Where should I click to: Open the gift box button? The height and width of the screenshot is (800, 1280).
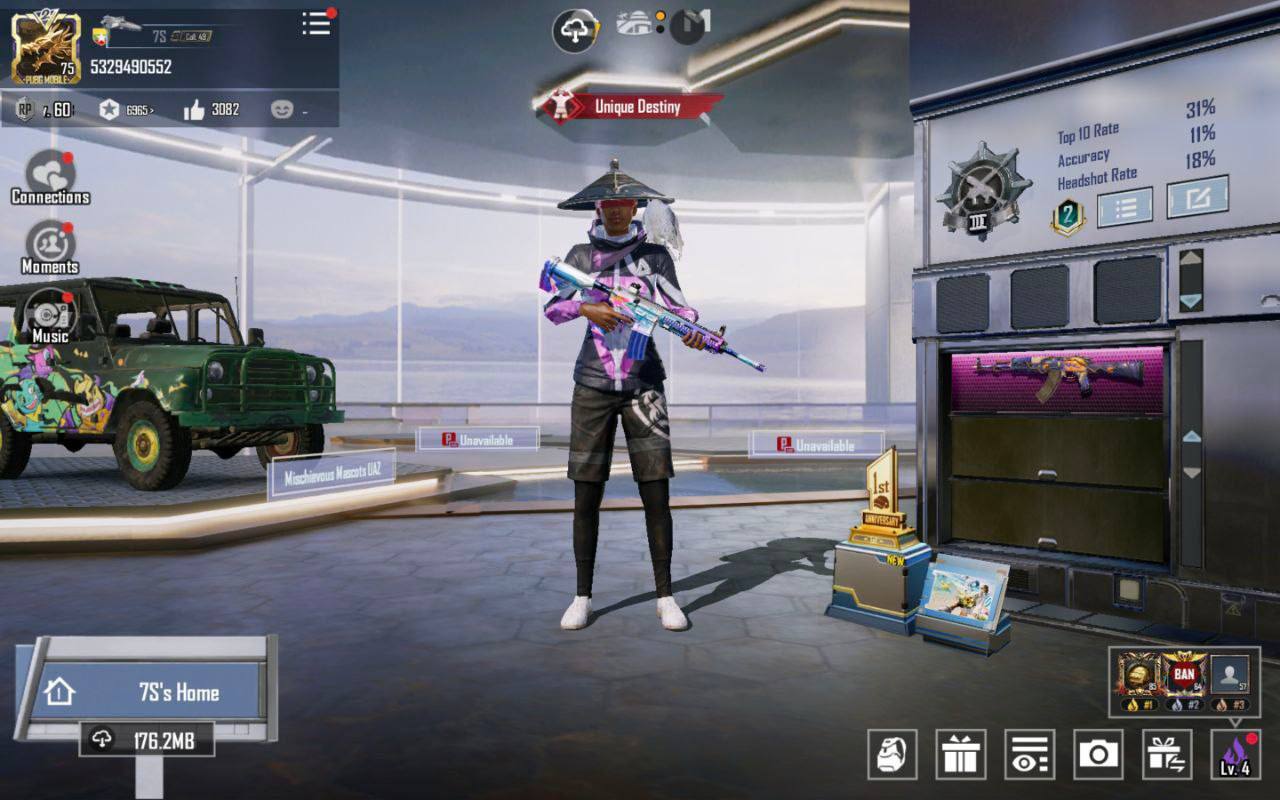click(x=960, y=754)
